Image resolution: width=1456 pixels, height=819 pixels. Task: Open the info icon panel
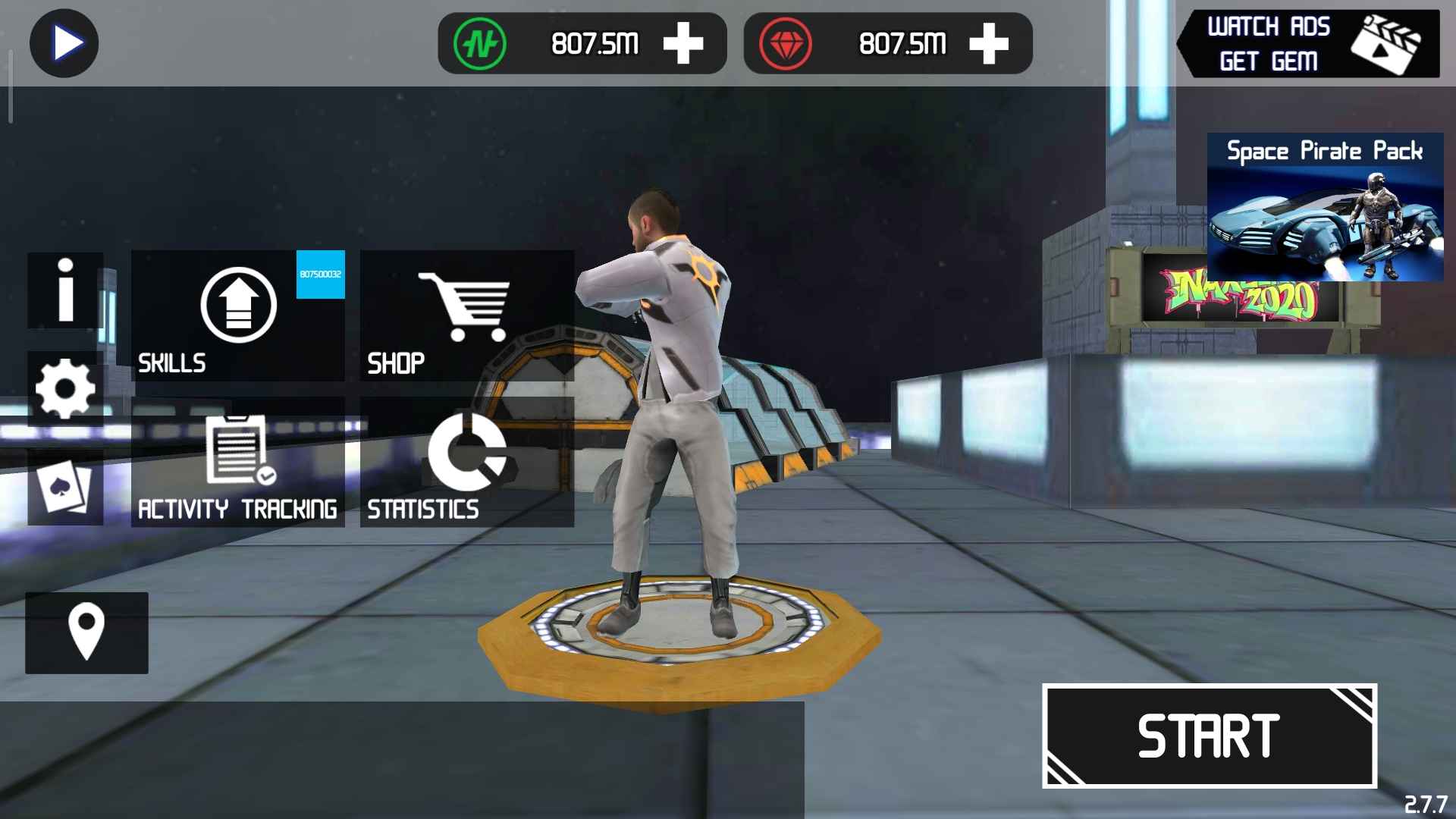[65, 290]
